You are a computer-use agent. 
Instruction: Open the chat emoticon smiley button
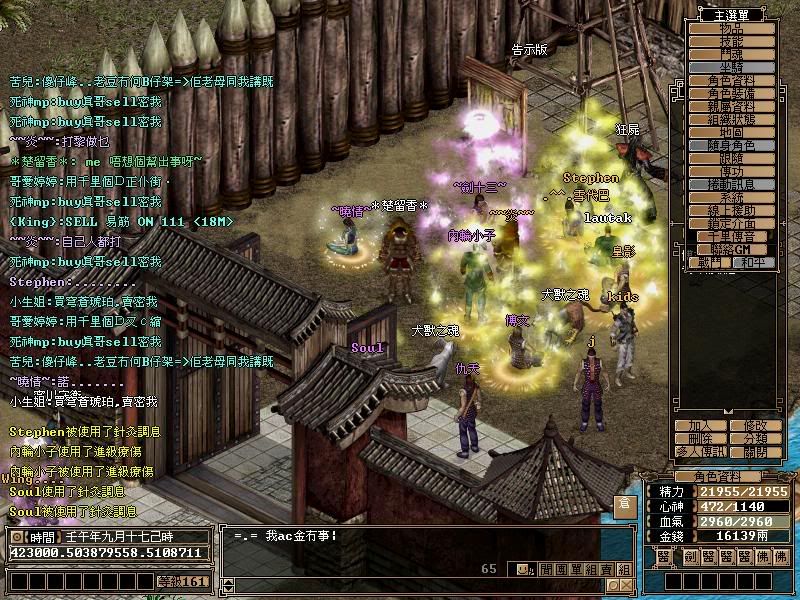coord(521,569)
